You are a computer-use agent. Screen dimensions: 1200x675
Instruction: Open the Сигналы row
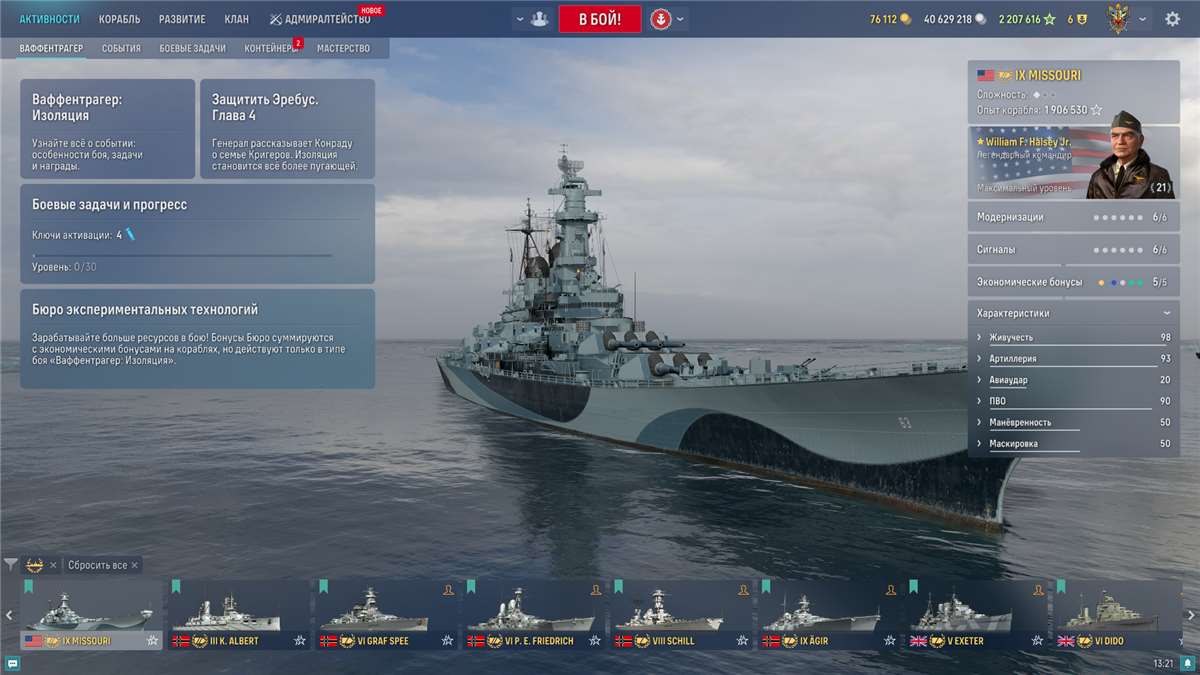pos(1073,249)
